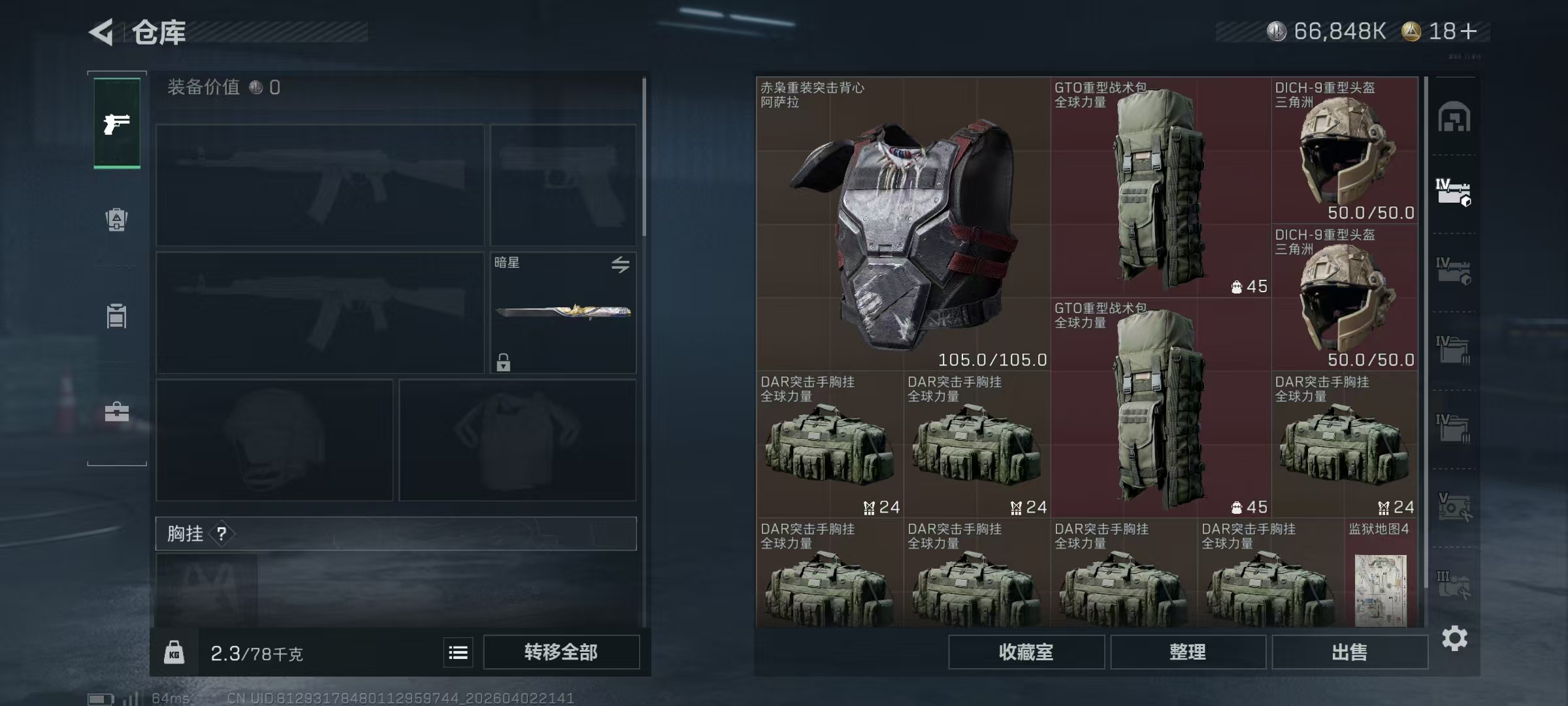Image resolution: width=1568 pixels, height=706 pixels.
Task: Sort the stash with 整理
Action: coord(1187,652)
